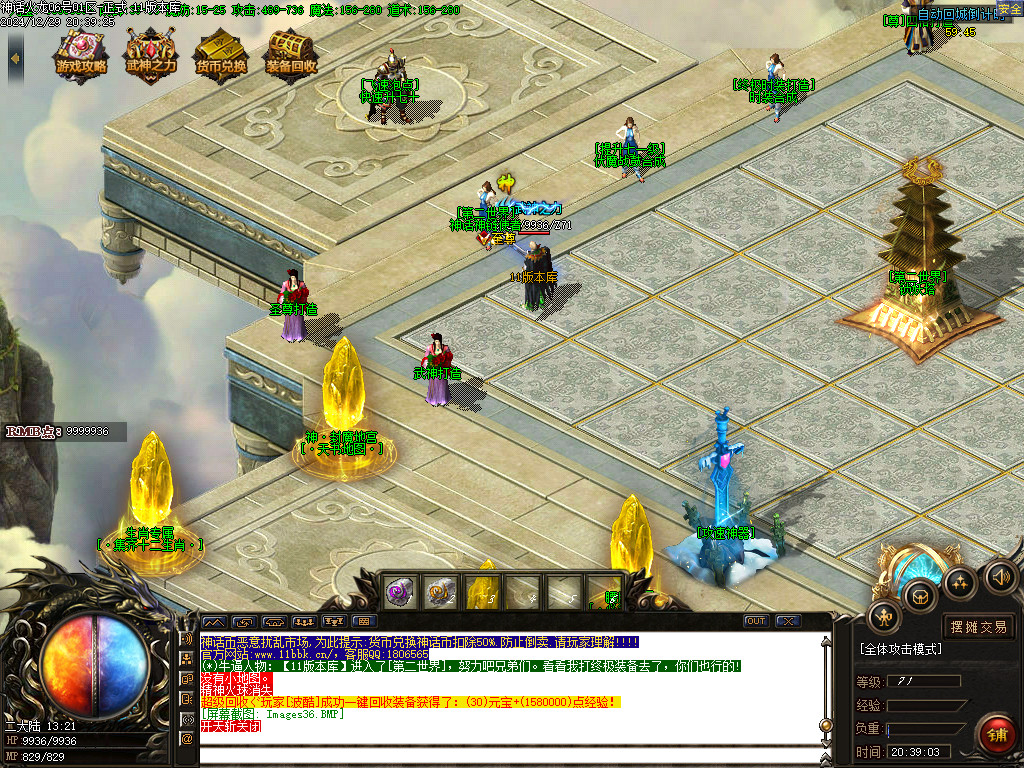Open the 游戏攻略 game guide book icon

[x=81, y=56]
